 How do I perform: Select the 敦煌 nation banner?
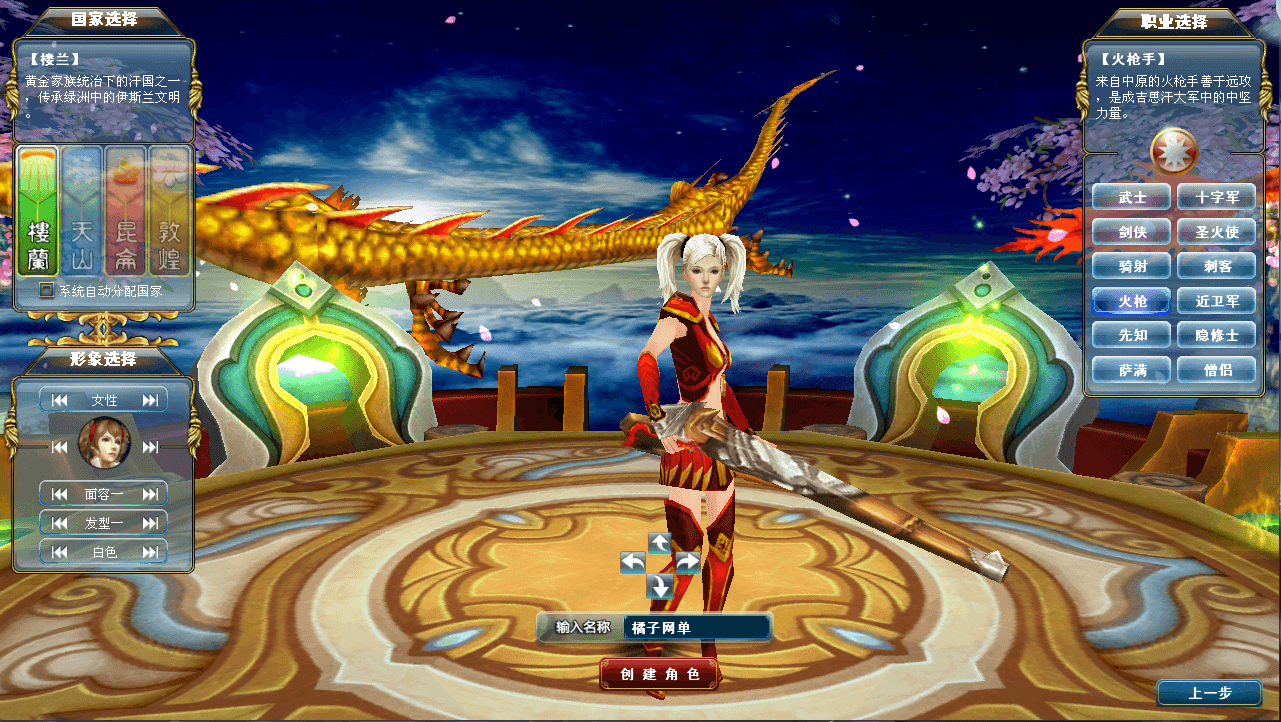pyautogui.click(x=169, y=212)
